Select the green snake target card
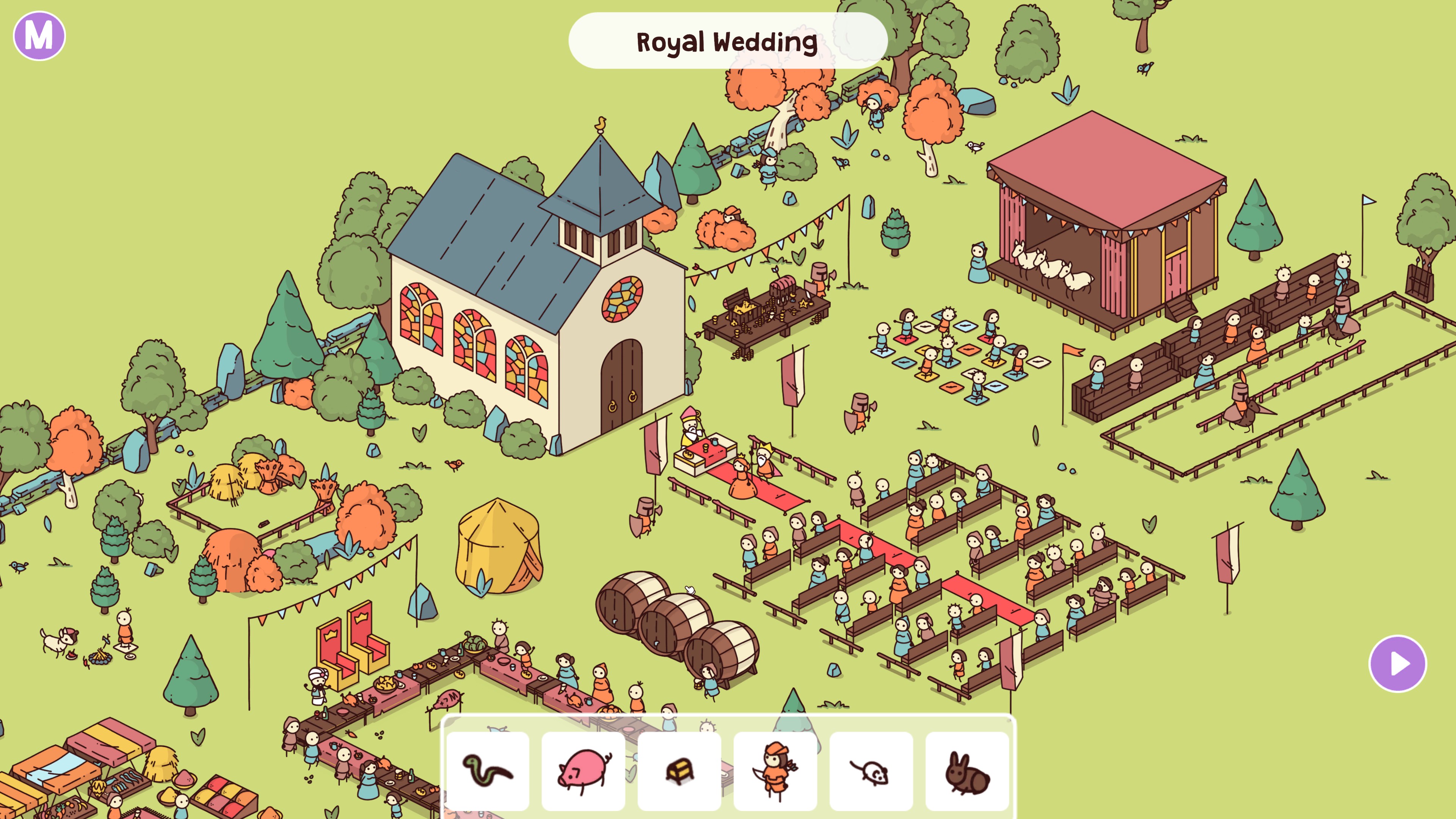 tap(488, 771)
